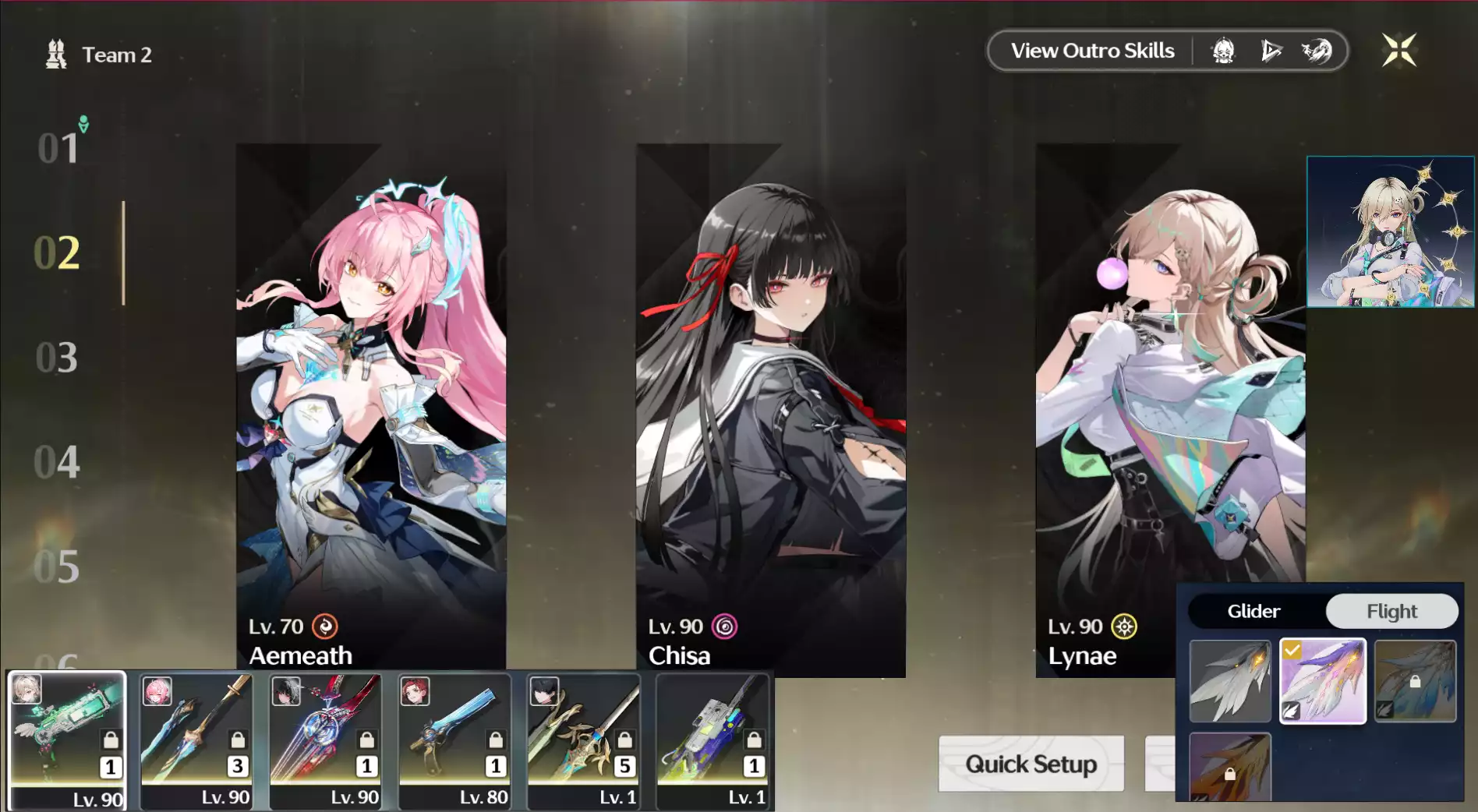Screen dimensions: 1478x812
Task: Switch to the Glider tab
Action: click(x=1252, y=611)
